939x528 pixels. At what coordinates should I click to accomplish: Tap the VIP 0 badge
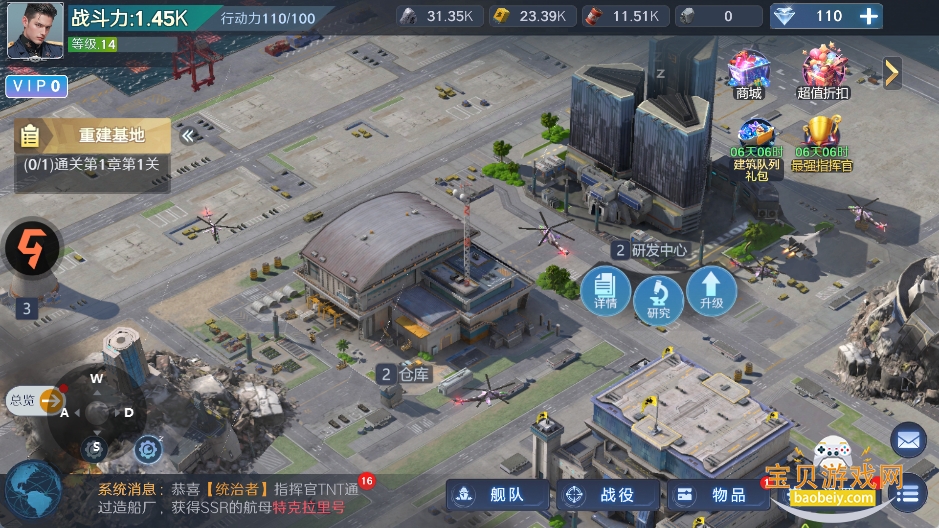click(x=37, y=86)
